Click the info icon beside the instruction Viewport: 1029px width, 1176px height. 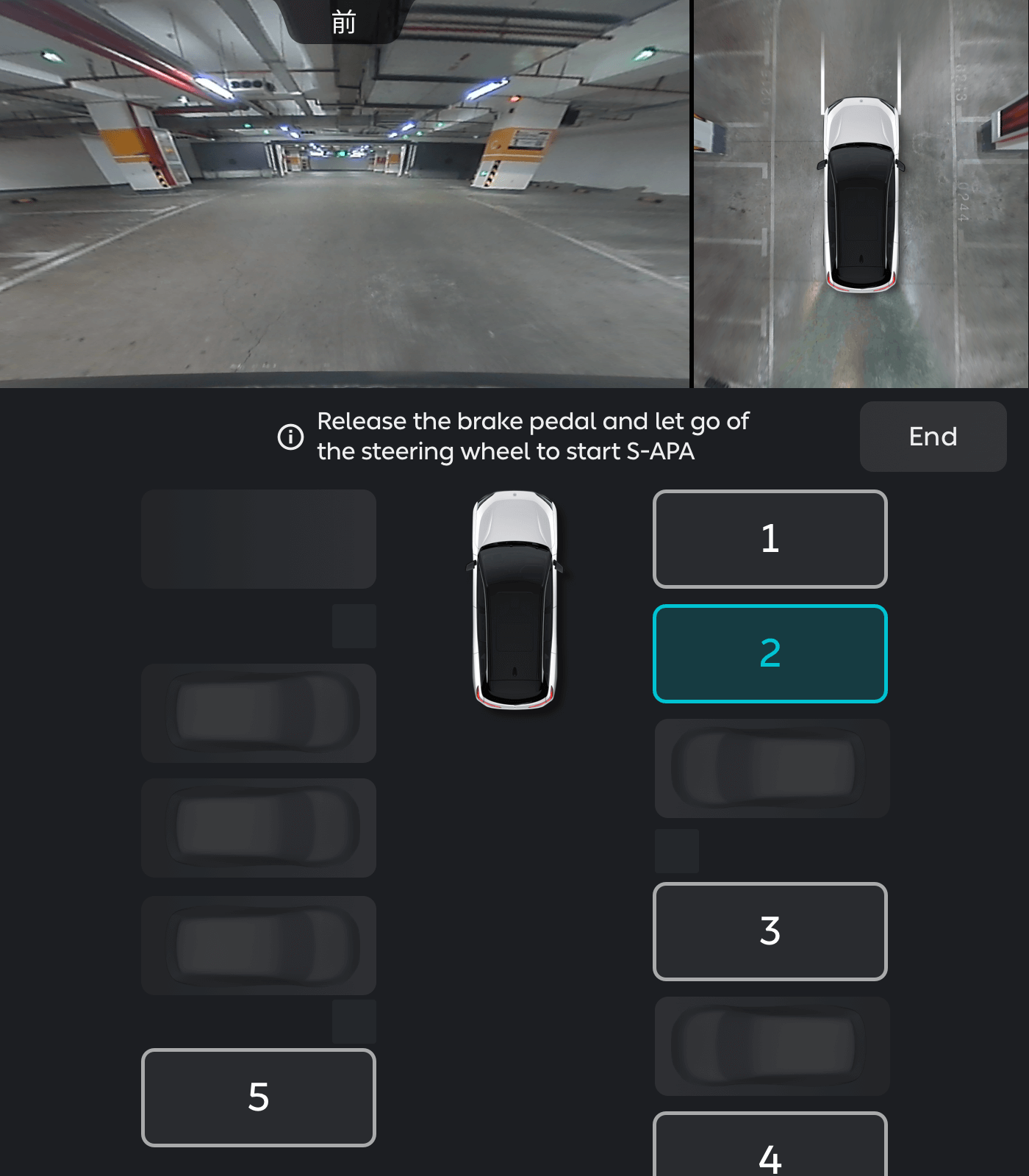290,437
